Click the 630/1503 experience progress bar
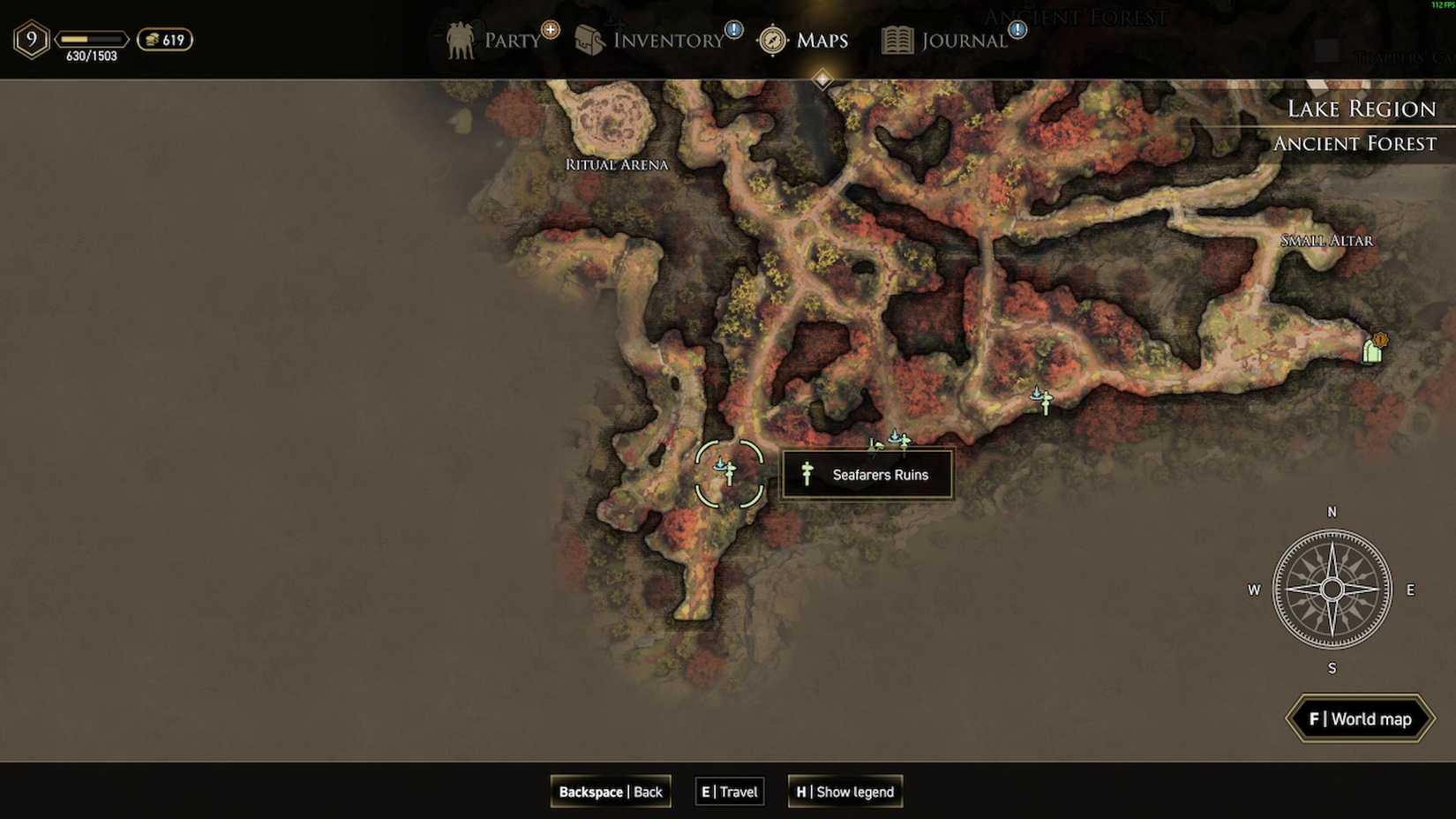The width and height of the screenshot is (1456, 819). pyautogui.click(x=93, y=39)
